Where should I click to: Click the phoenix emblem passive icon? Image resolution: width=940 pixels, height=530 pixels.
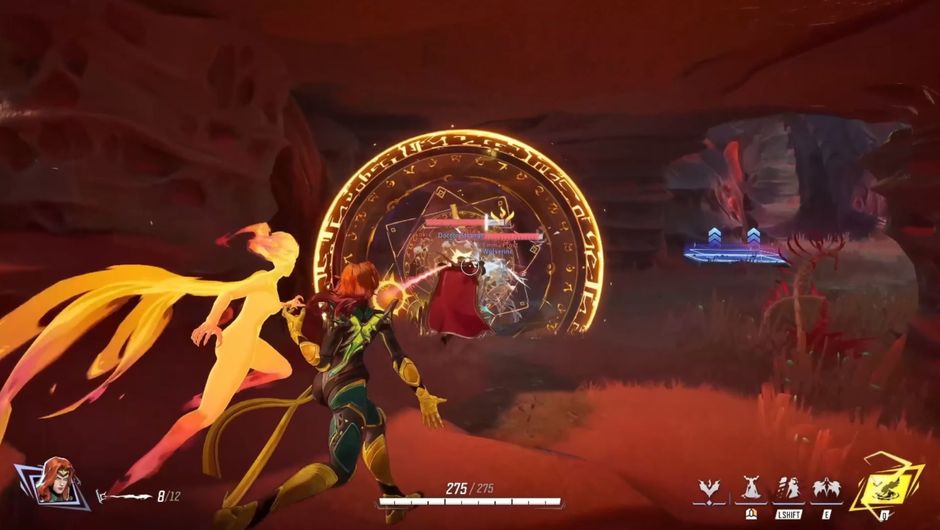pos(711,490)
